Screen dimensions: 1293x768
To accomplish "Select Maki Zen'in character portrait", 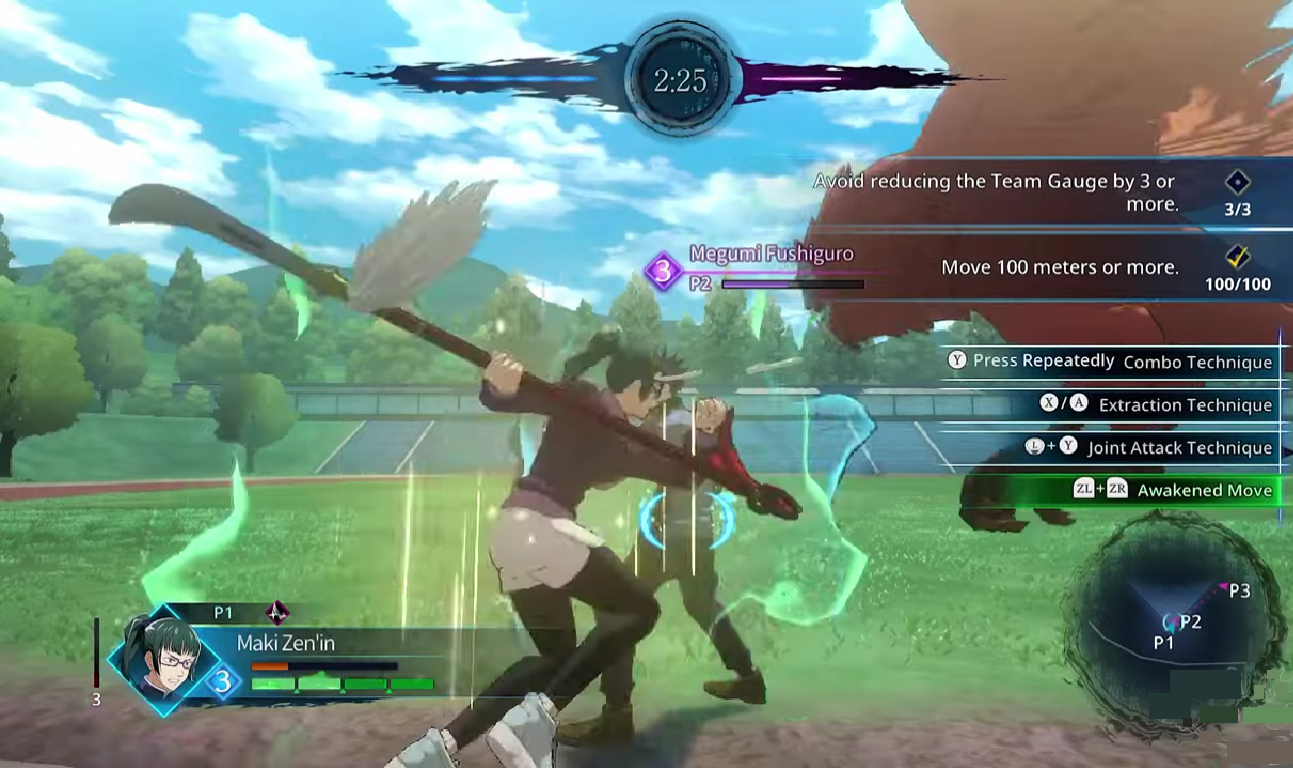I will (x=159, y=656).
